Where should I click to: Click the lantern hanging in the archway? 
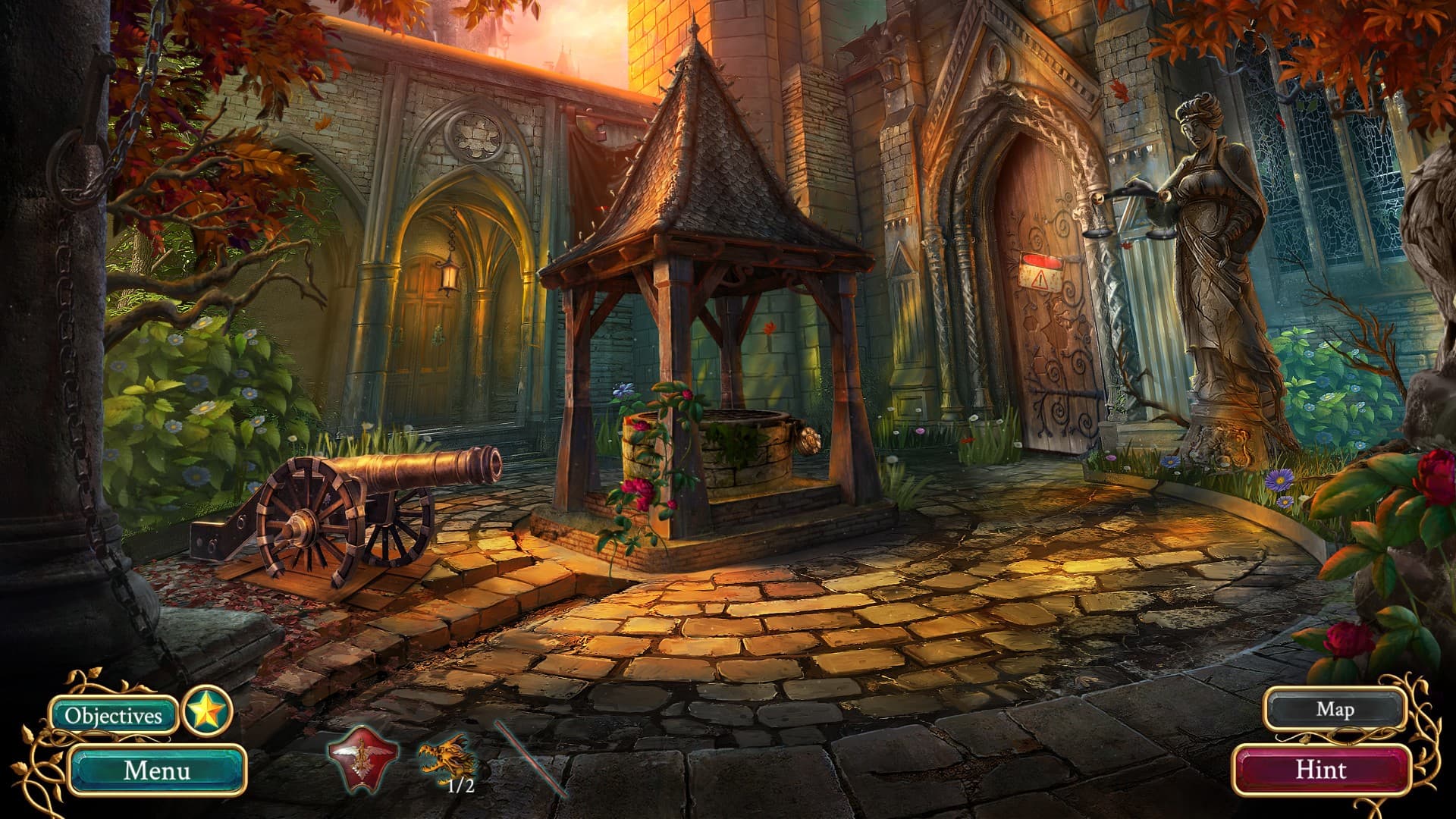pos(449,278)
